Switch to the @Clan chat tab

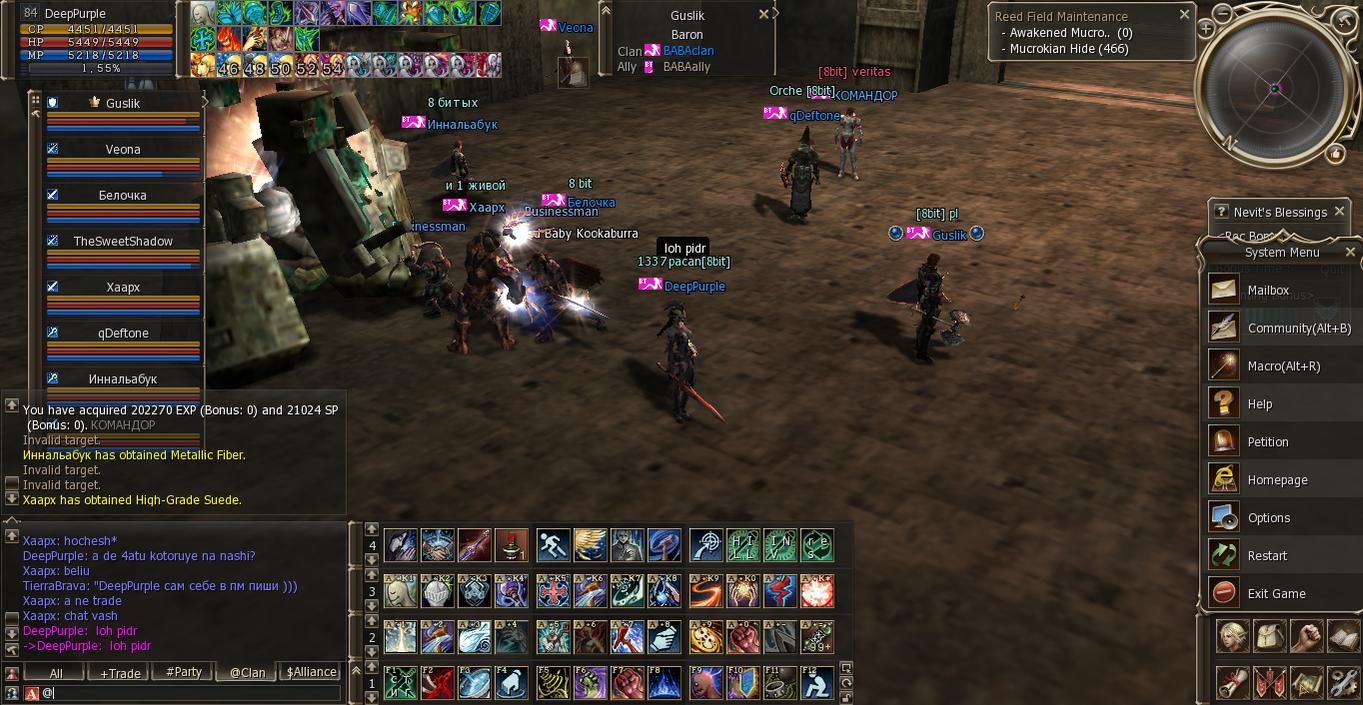[247, 673]
